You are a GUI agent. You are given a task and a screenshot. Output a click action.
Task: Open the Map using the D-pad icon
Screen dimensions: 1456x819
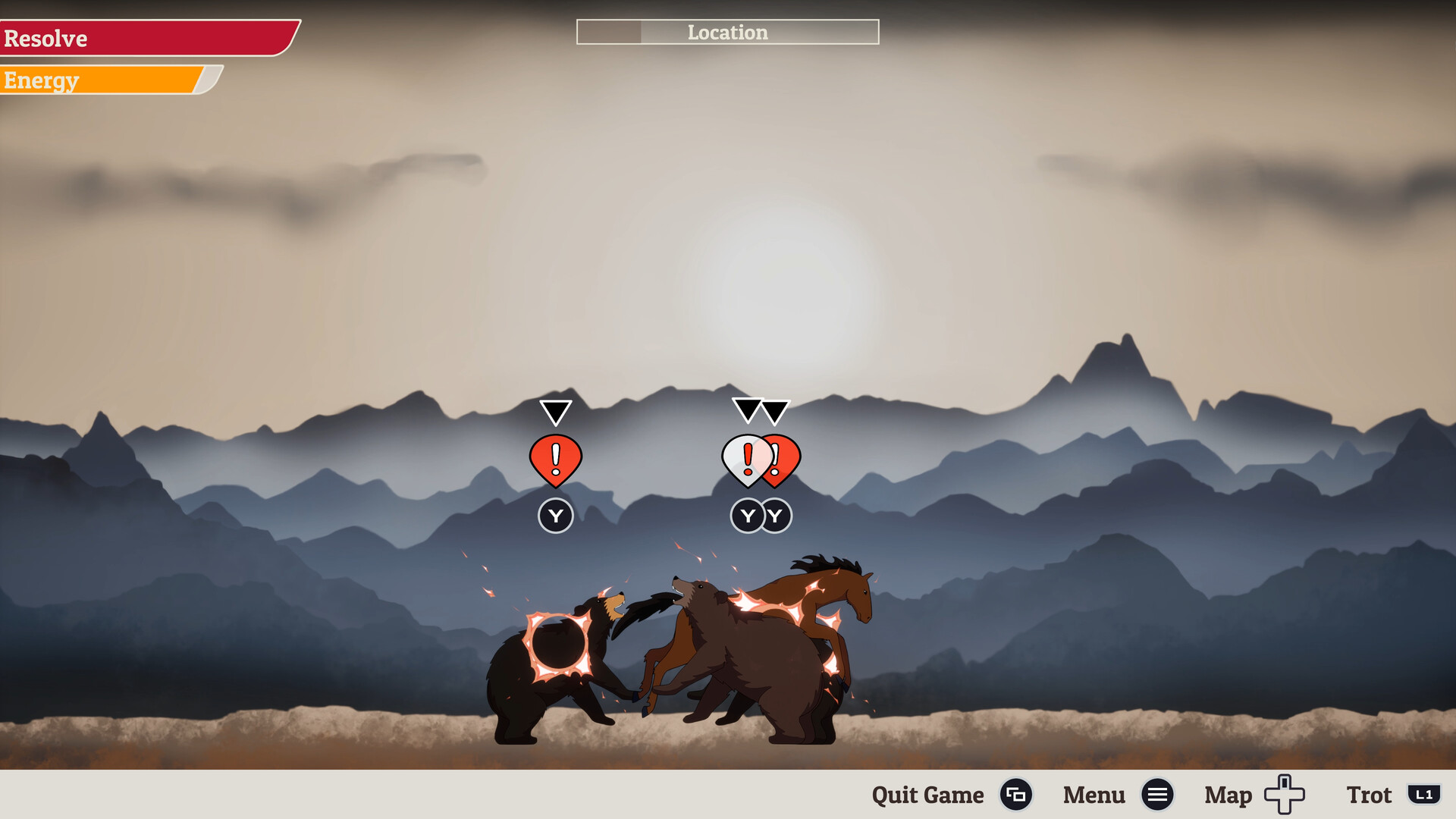tap(1282, 795)
